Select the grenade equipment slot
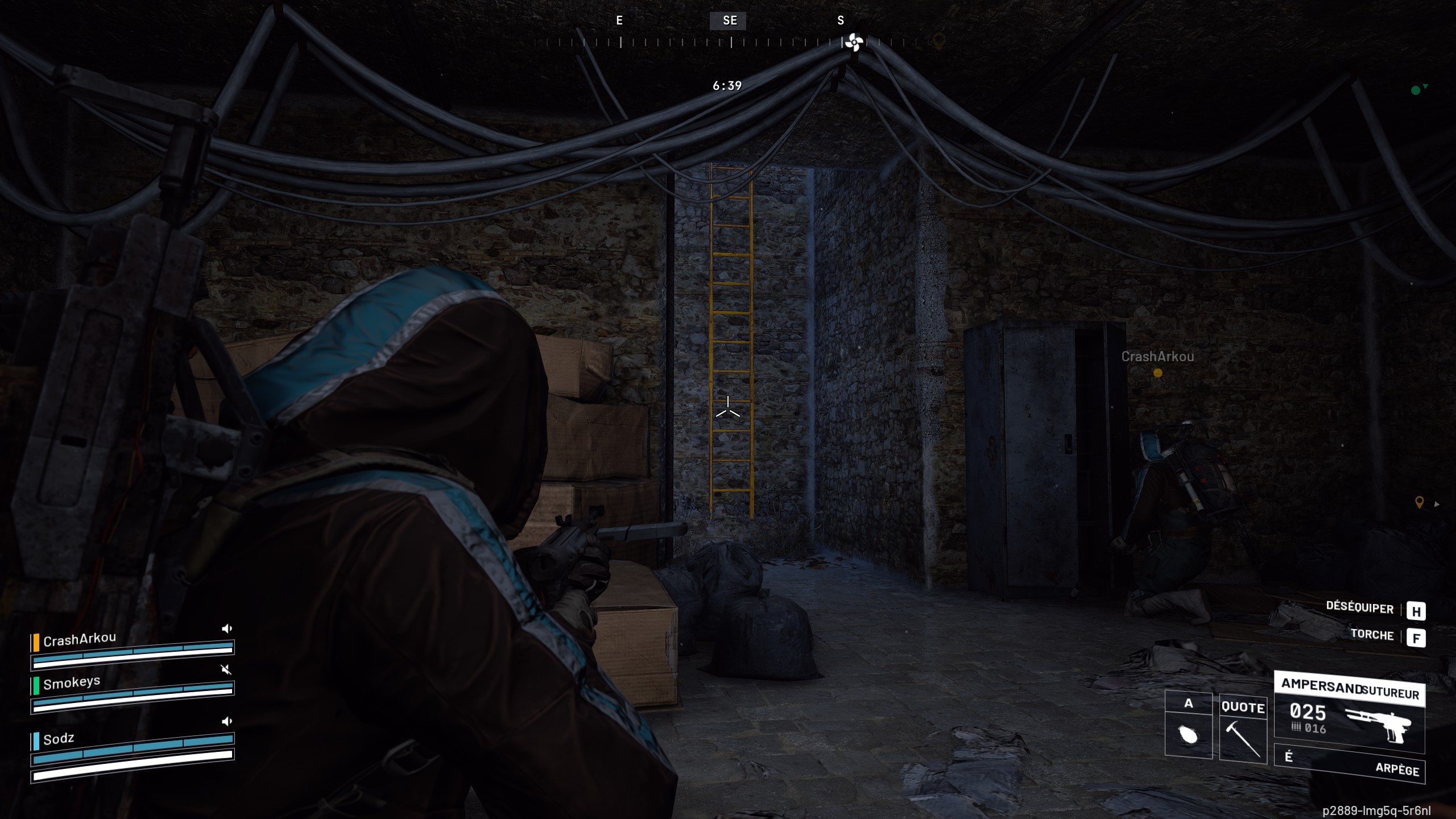 1188,734
